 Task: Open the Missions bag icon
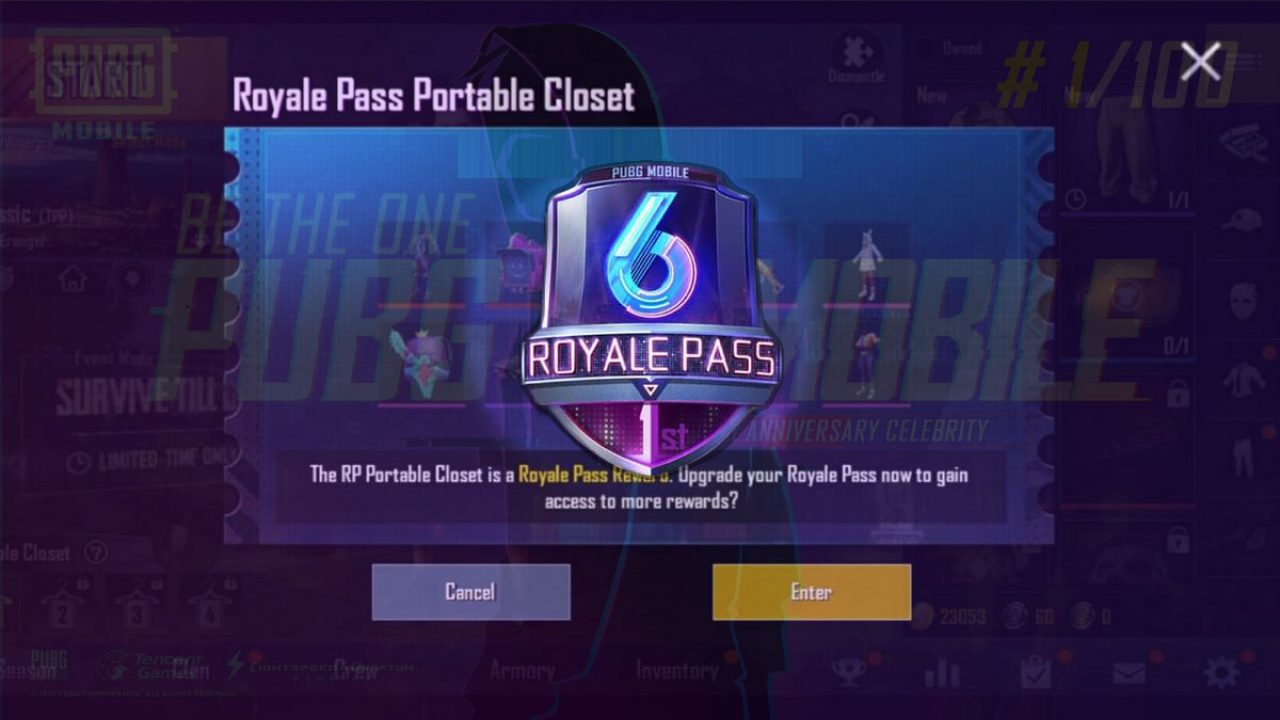[x=1034, y=672]
